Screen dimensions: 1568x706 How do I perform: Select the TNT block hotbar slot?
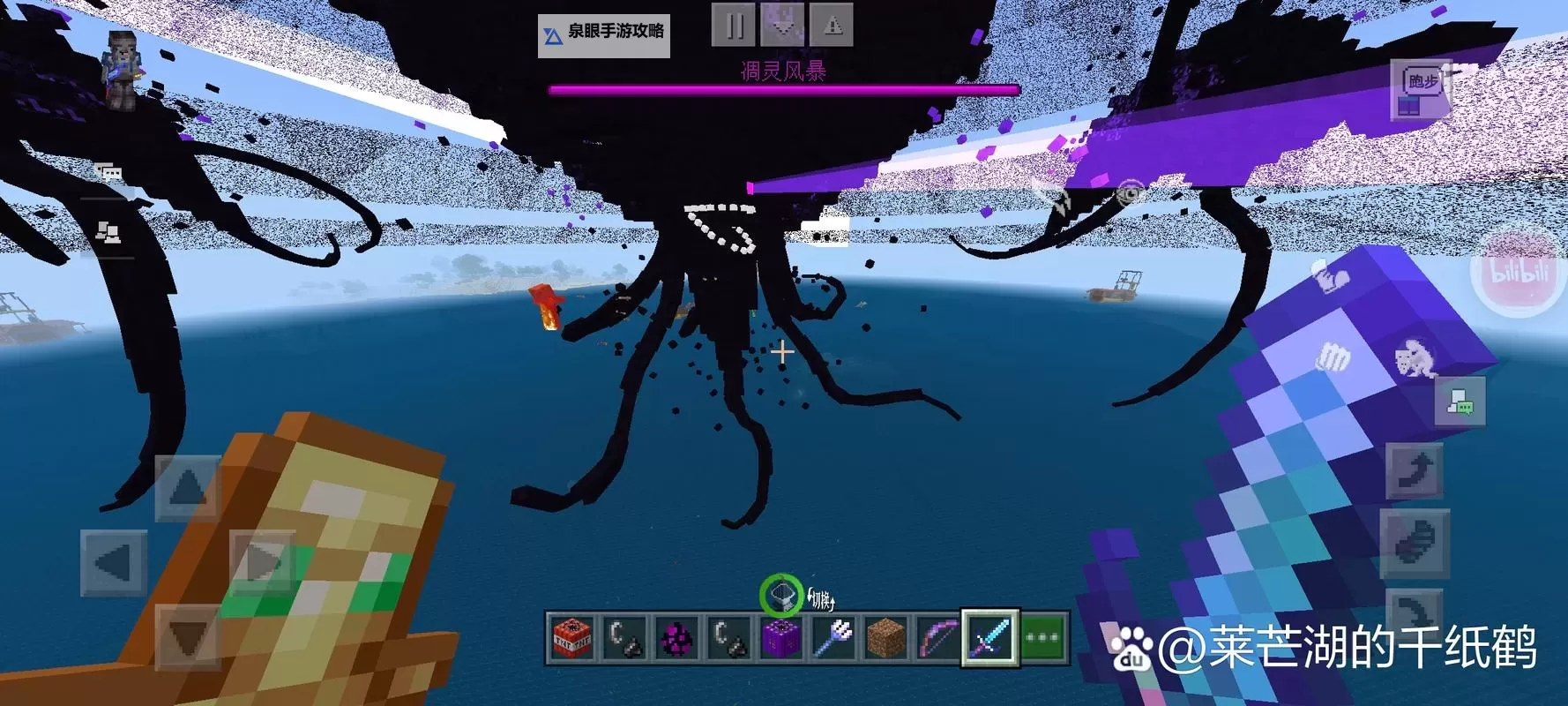point(572,637)
